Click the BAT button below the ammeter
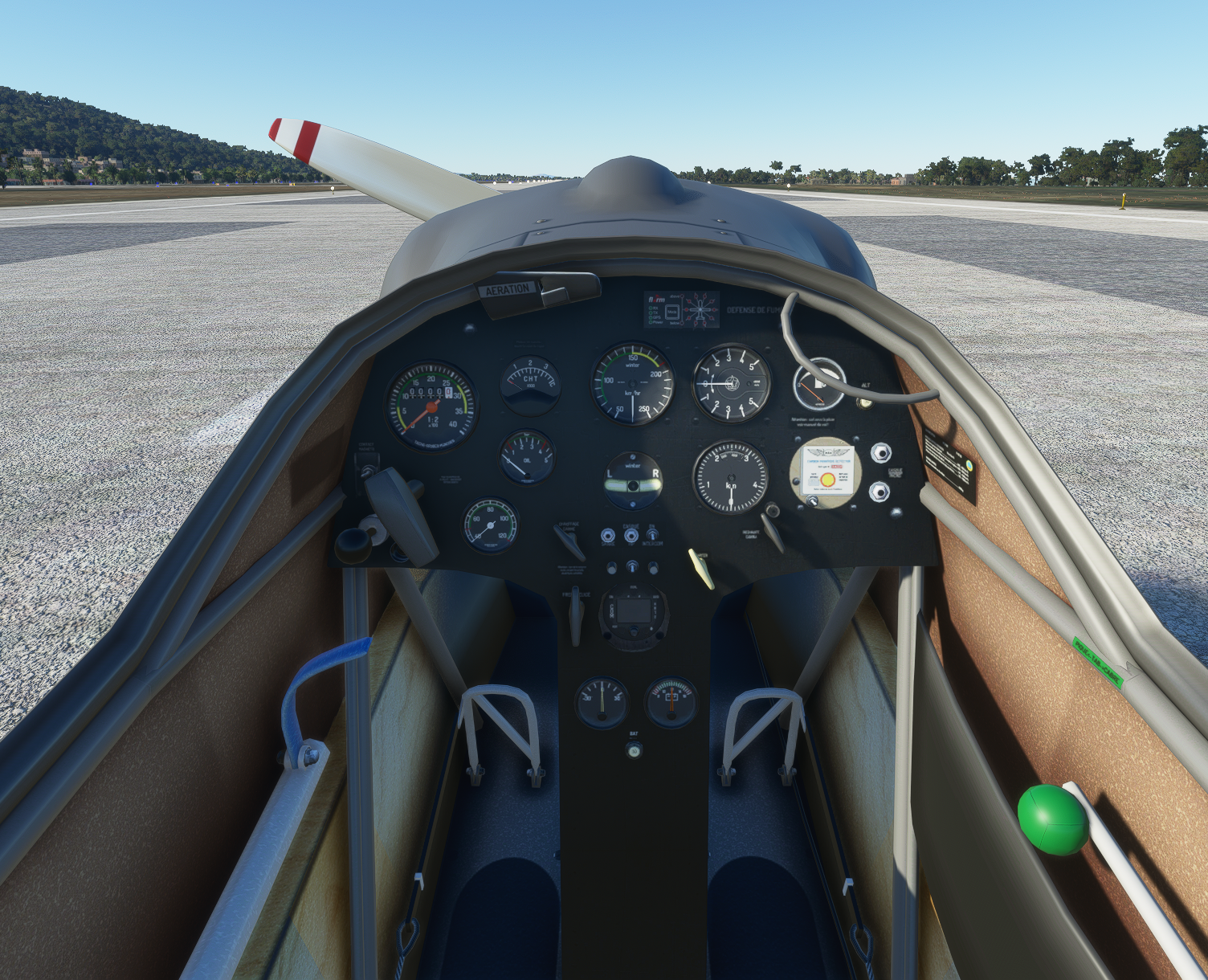This screenshot has height=980, width=1208. click(x=635, y=751)
